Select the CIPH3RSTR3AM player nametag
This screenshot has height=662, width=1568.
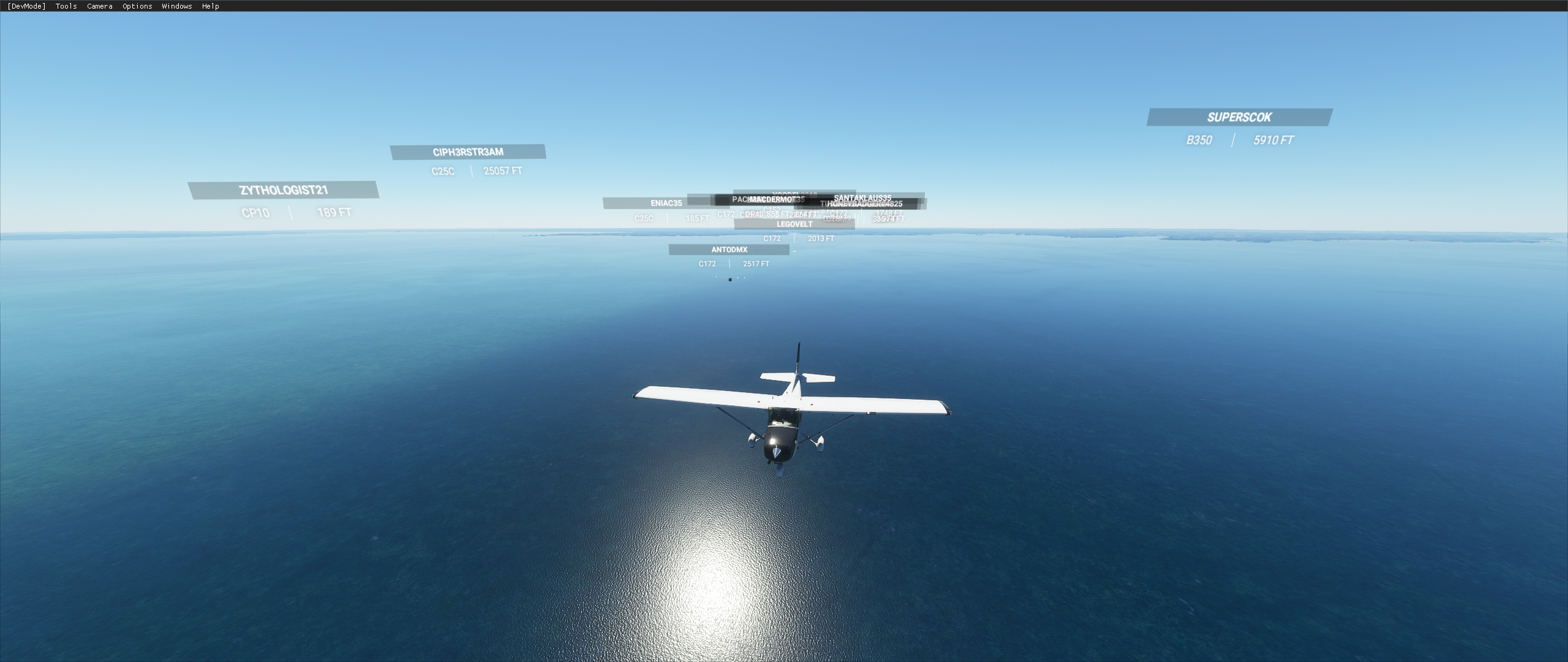(467, 151)
